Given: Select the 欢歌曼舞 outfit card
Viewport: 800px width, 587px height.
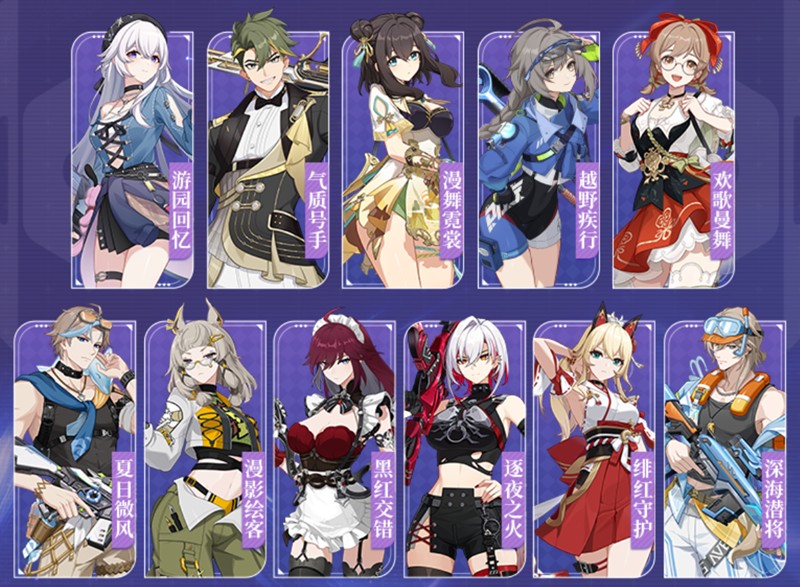Looking at the screenshot, I should [x=673, y=160].
